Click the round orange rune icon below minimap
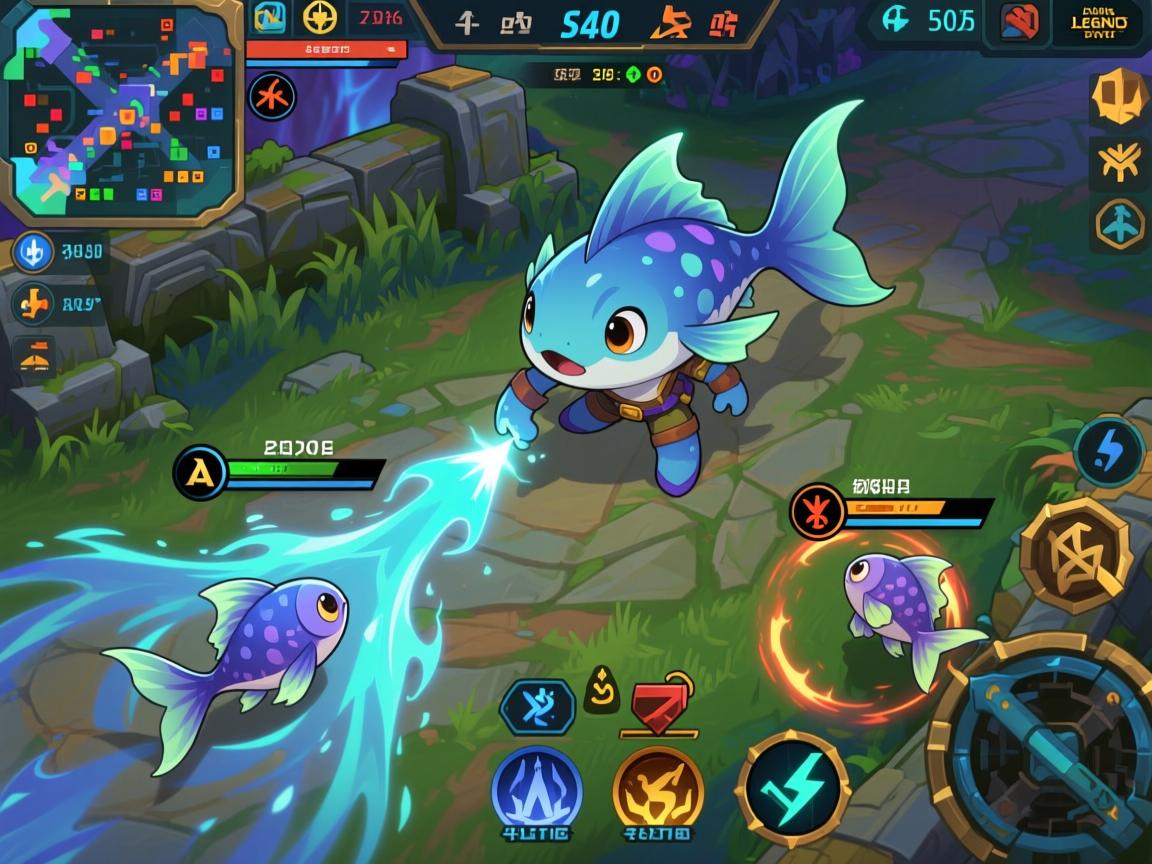Viewport: 1152px width, 864px height. 272,97
